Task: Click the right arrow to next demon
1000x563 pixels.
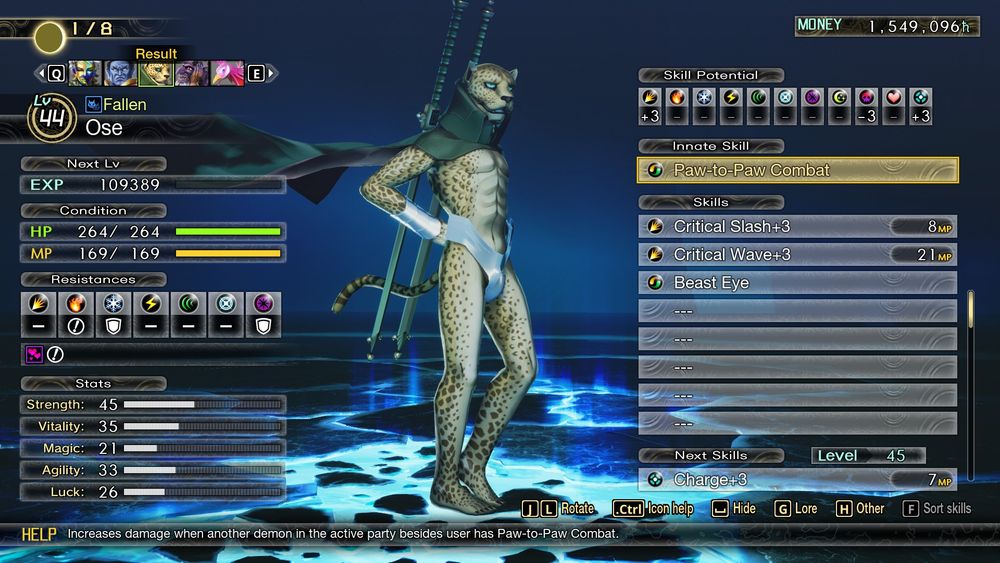Action: (x=272, y=73)
